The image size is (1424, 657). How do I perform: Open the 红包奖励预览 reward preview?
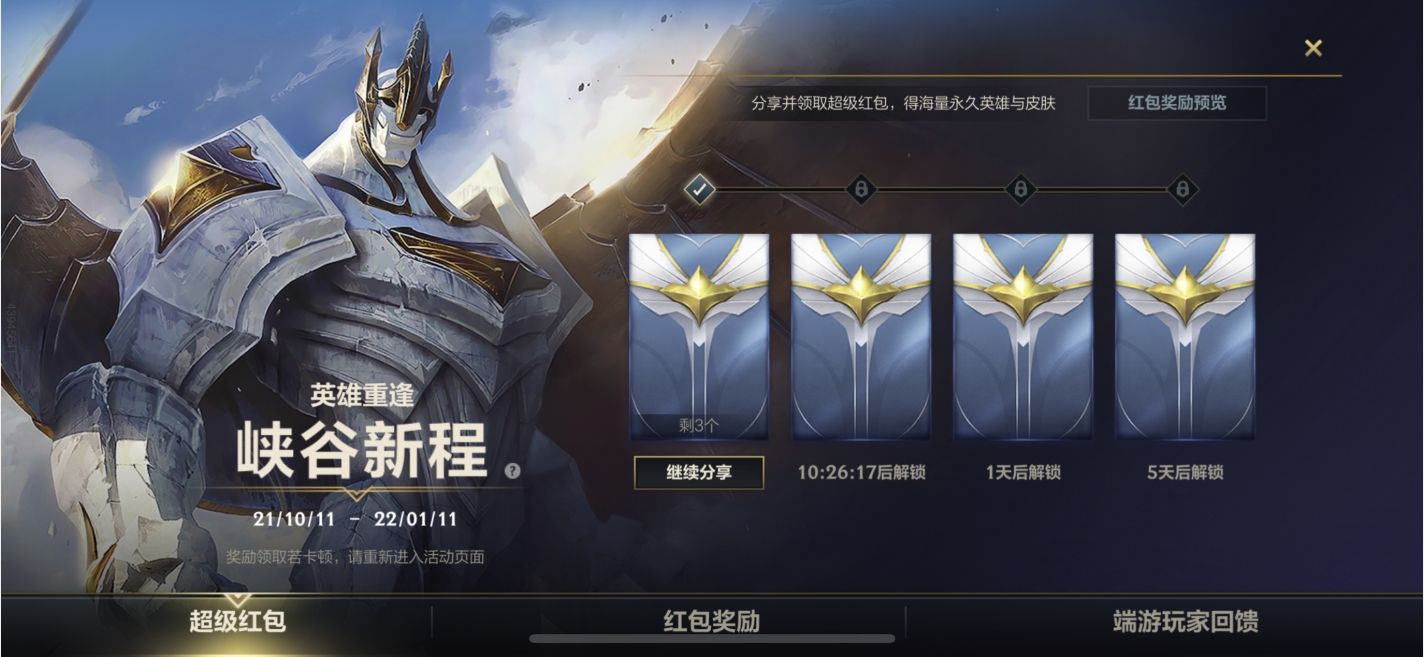click(1176, 103)
